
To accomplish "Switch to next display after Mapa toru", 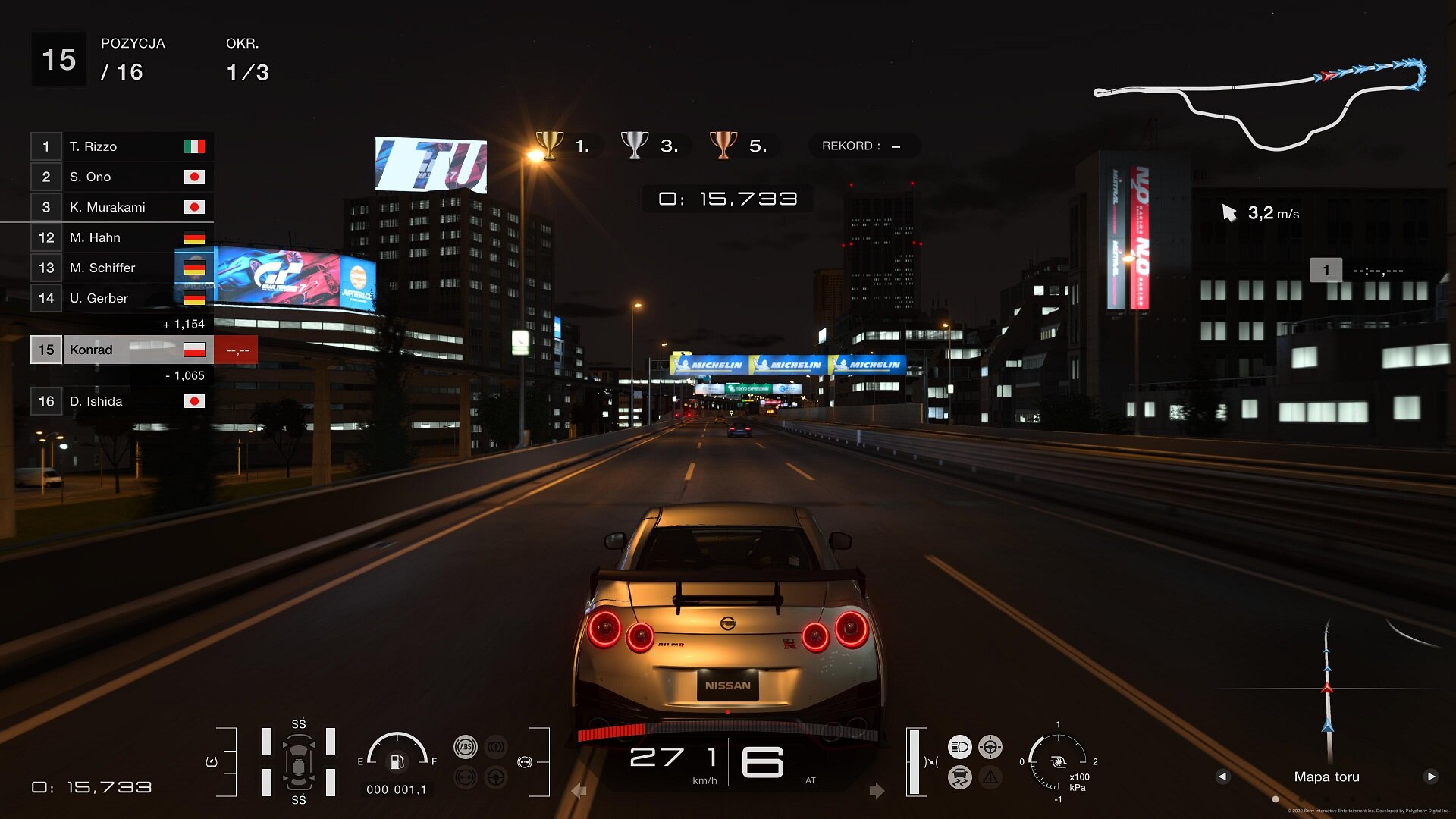I will pos(1431,777).
